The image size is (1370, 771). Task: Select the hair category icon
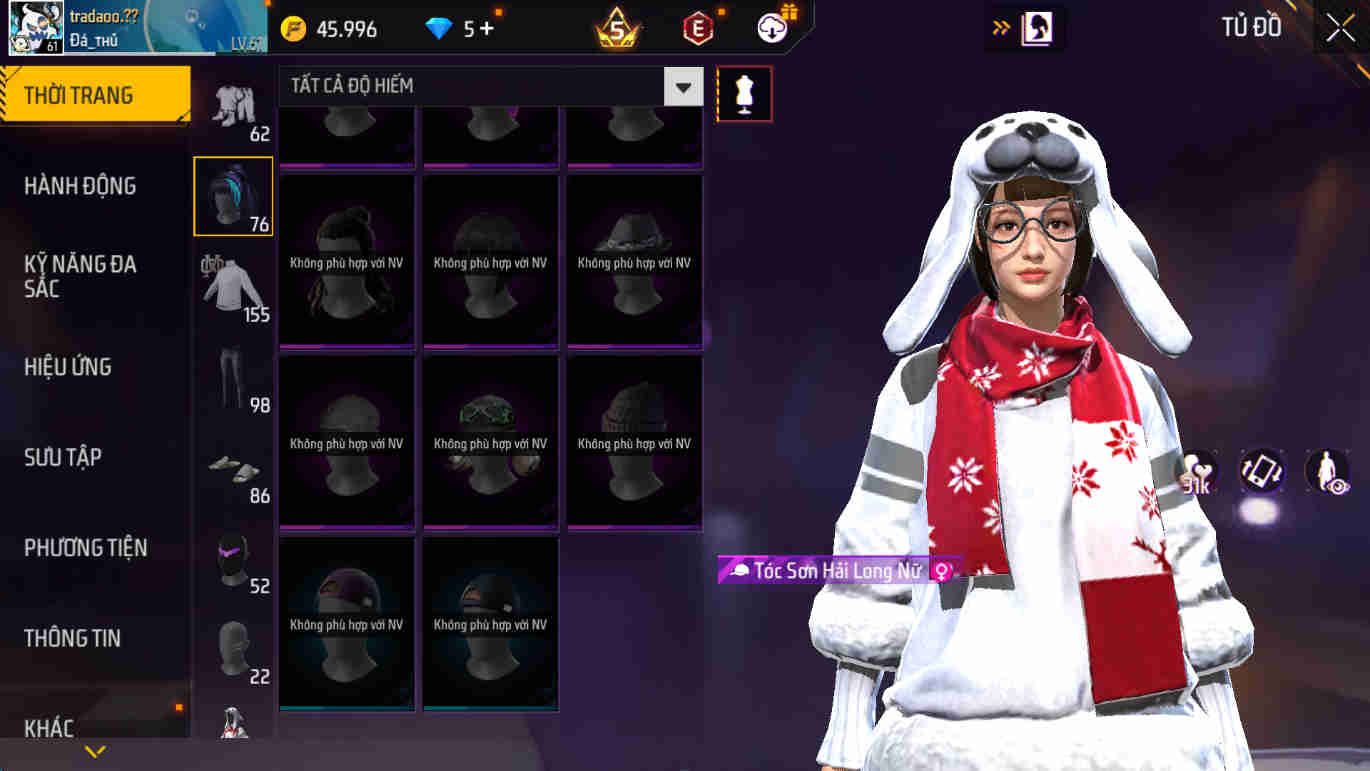click(235, 195)
